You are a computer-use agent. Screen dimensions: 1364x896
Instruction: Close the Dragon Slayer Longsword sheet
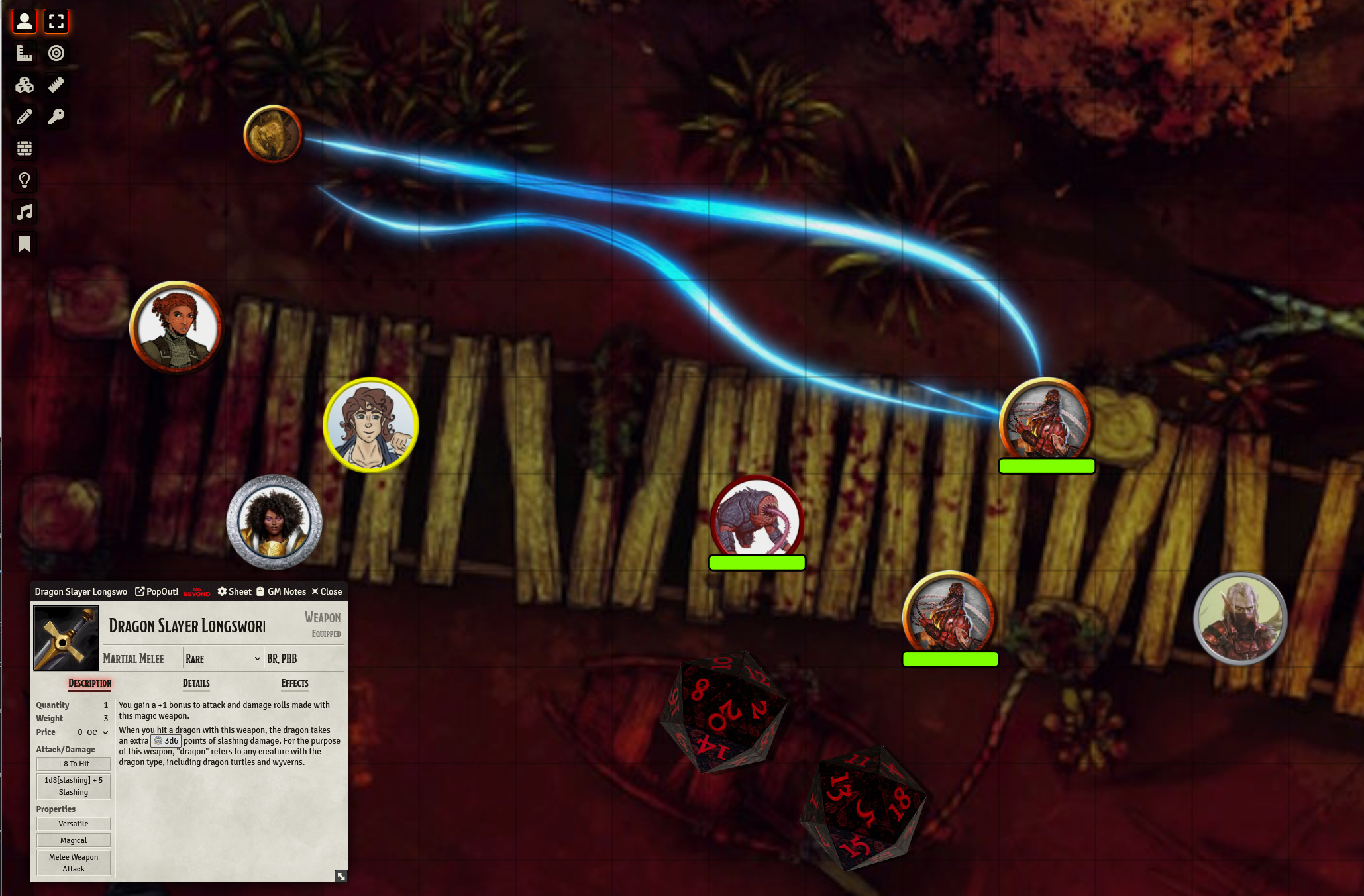point(327,591)
